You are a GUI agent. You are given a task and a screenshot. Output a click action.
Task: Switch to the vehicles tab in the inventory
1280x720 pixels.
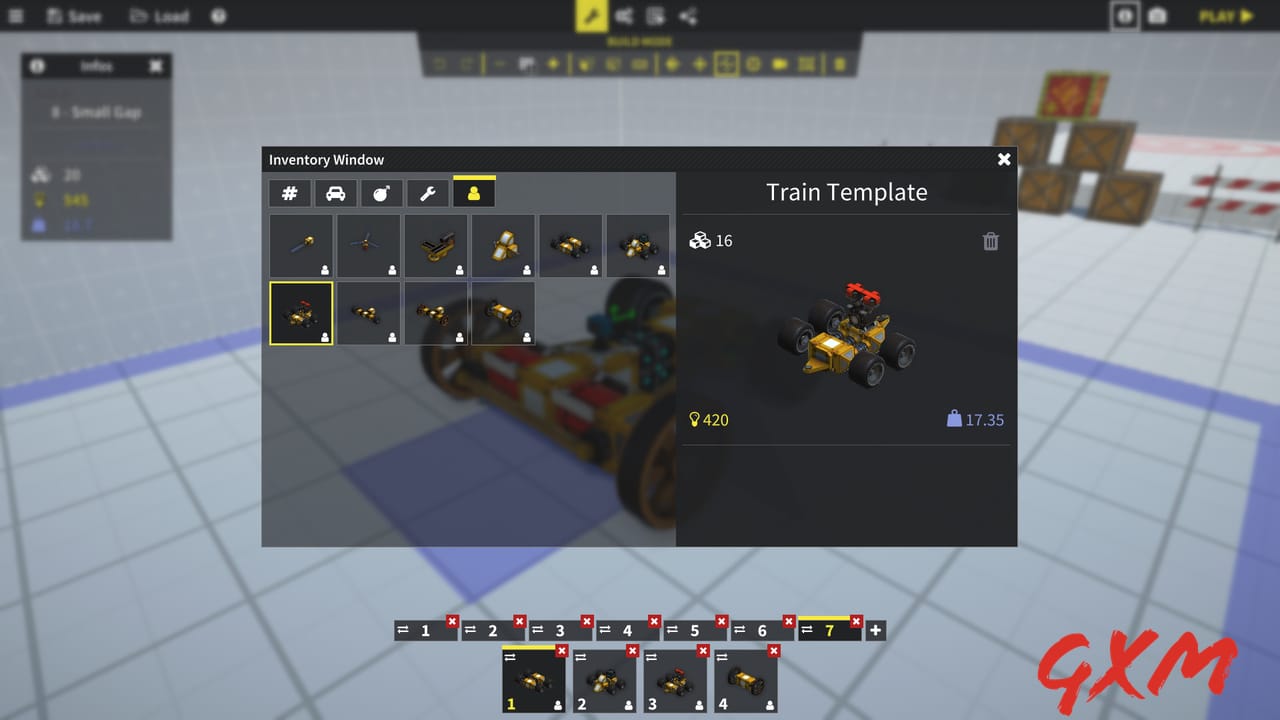pyautogui.click(x=335, y=192)
